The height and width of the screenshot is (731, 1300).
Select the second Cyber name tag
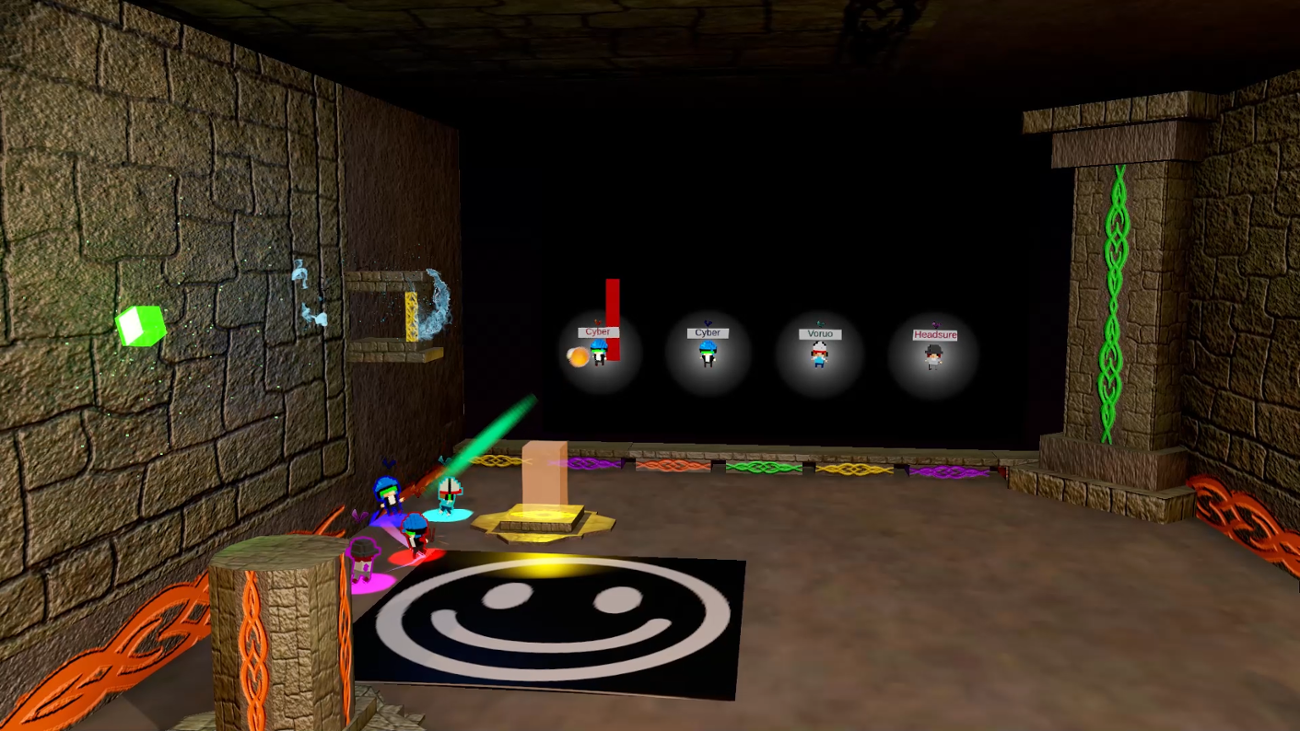click(707, 332)
